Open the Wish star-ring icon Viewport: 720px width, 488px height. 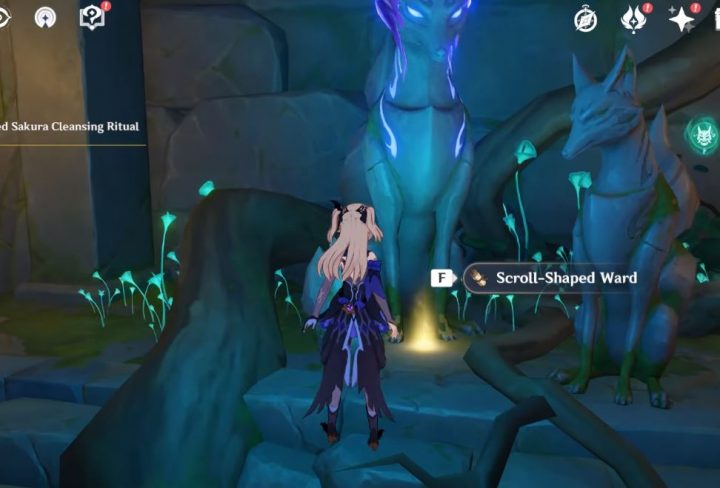[45, 17]
